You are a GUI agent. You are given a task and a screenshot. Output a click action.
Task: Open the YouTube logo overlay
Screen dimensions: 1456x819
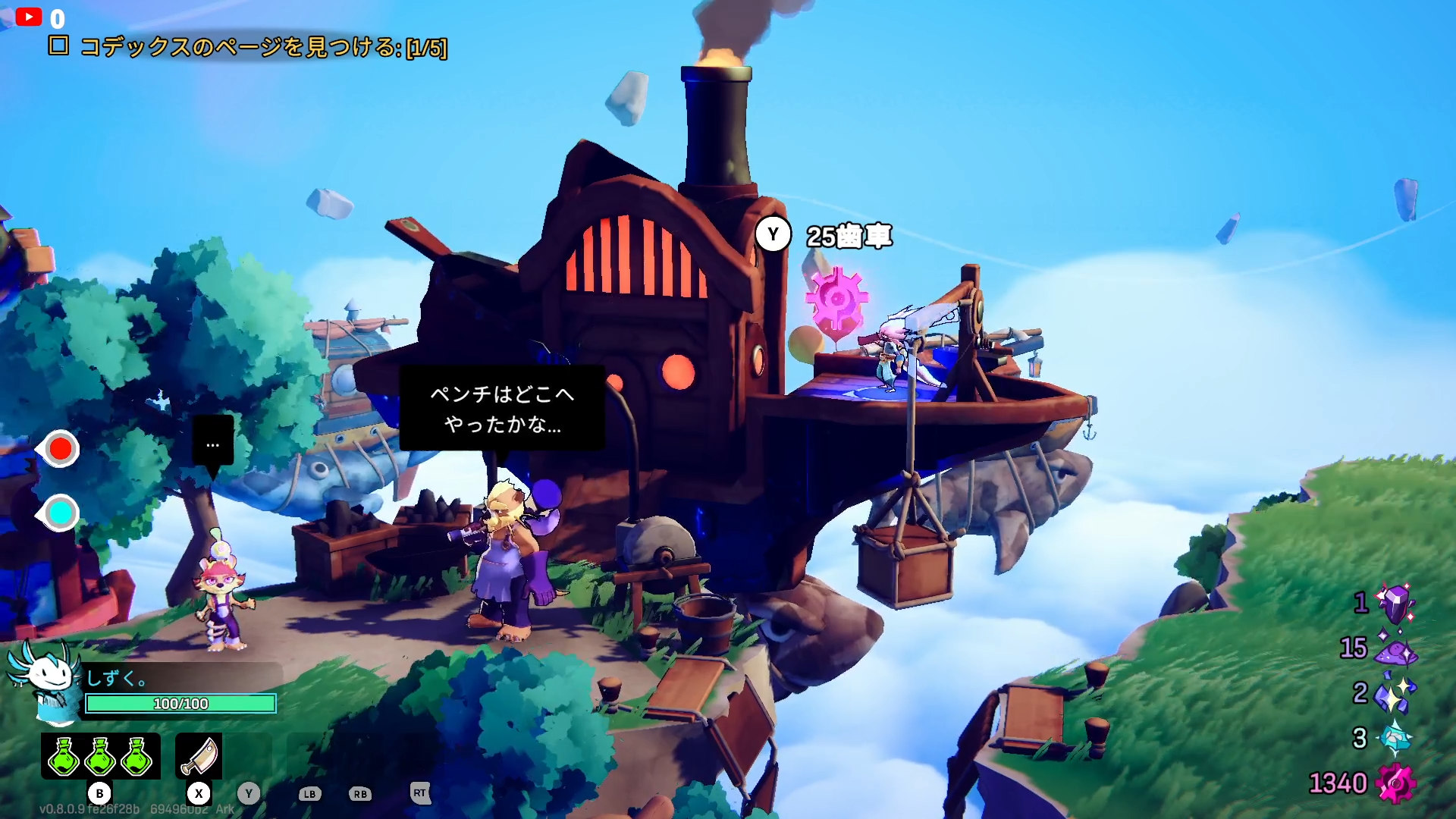pos(29,17)
